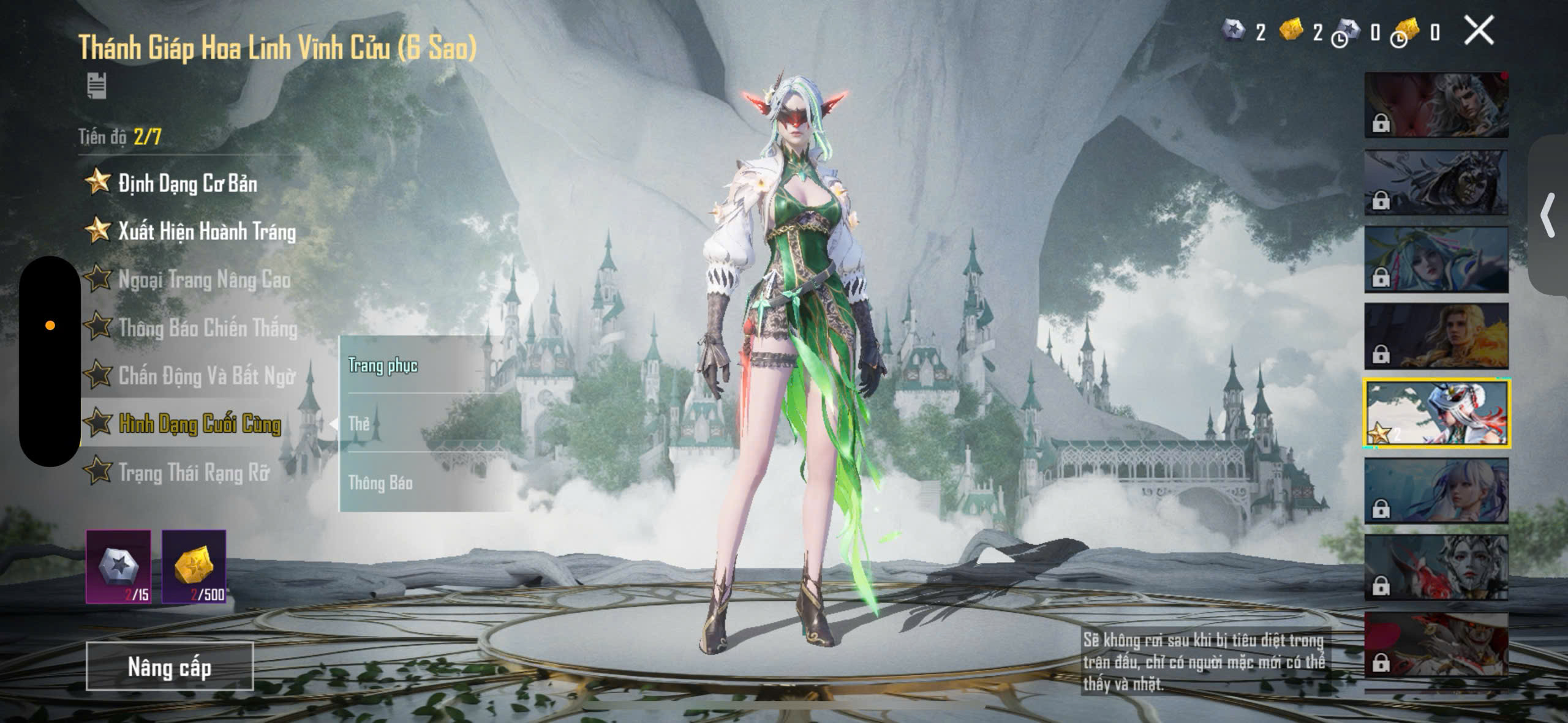Select the Chấn Động Và Bất Ngờ stage

[206, 376]
